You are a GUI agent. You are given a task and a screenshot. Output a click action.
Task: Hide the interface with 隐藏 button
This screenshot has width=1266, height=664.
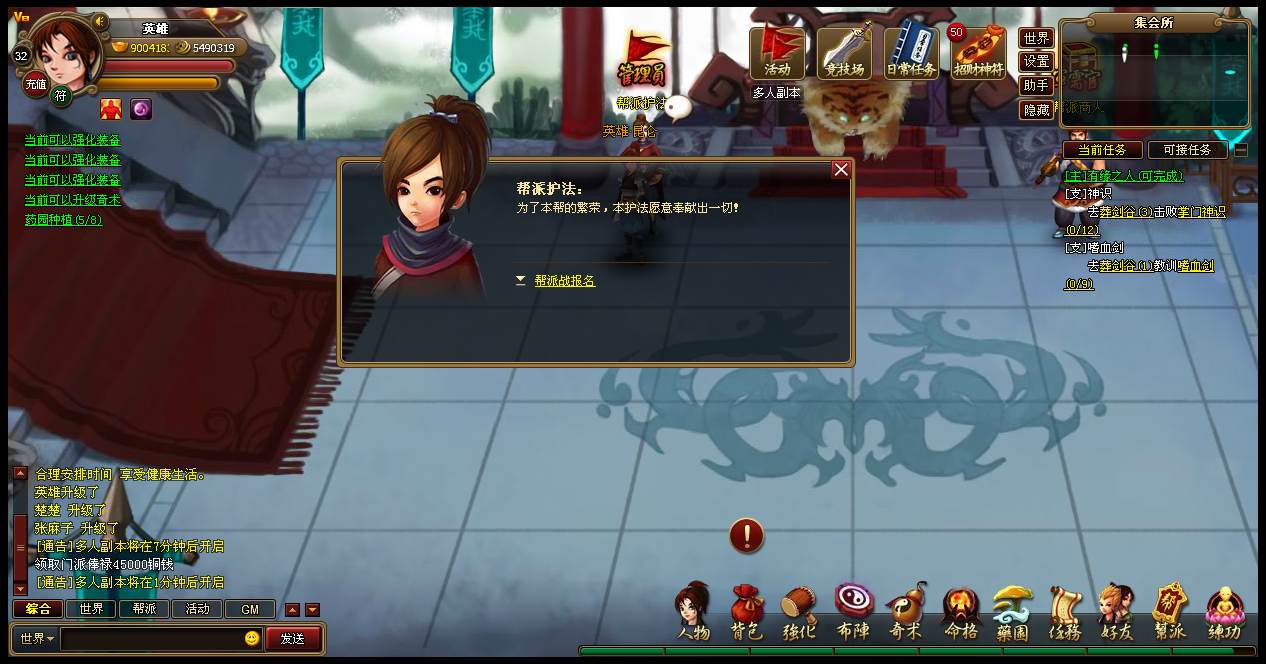click(1036, 110)
